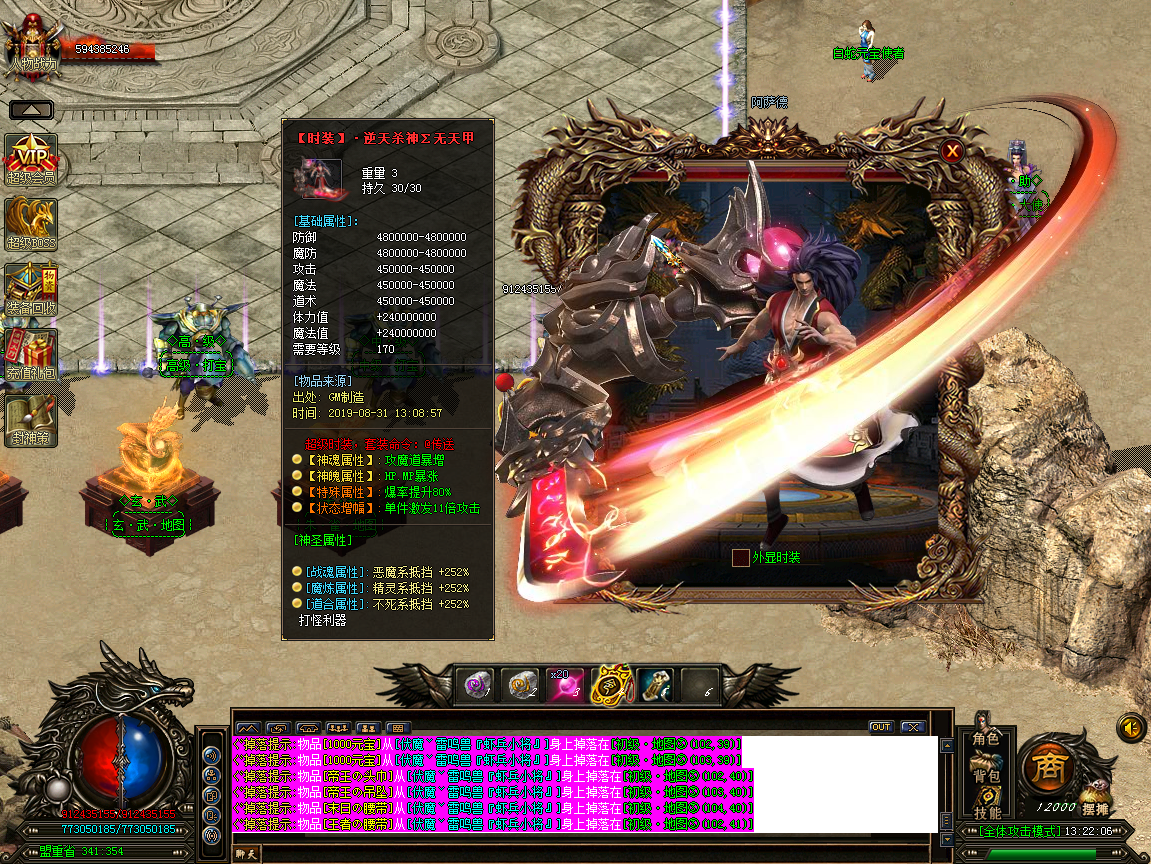
Task: Open the 超级BOSS panel
Action: (x=31, y=223)
